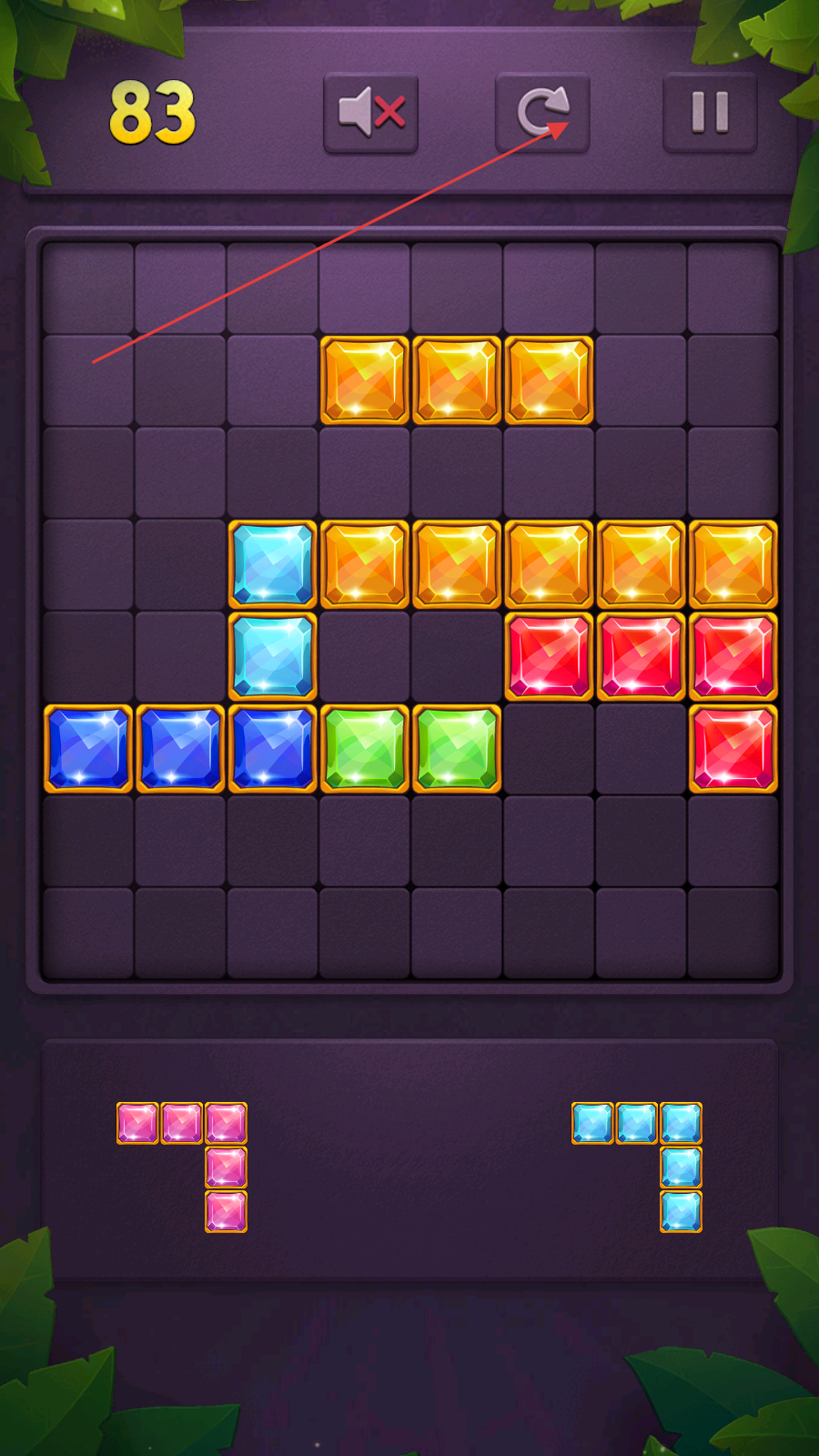This screenshot has height=1456, width=819.
Task: Restart the game with the circular arrow button
Action: click(x=542, y=113)
